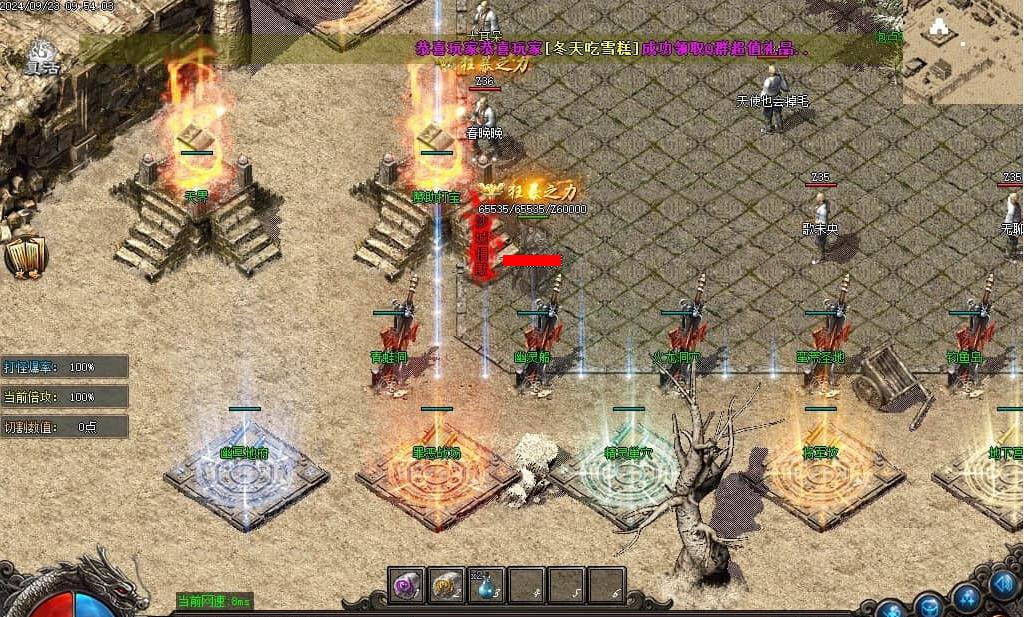Click the blue speaker sound button
This screenshot has width=1030, height=617.
coord(1003,582)
